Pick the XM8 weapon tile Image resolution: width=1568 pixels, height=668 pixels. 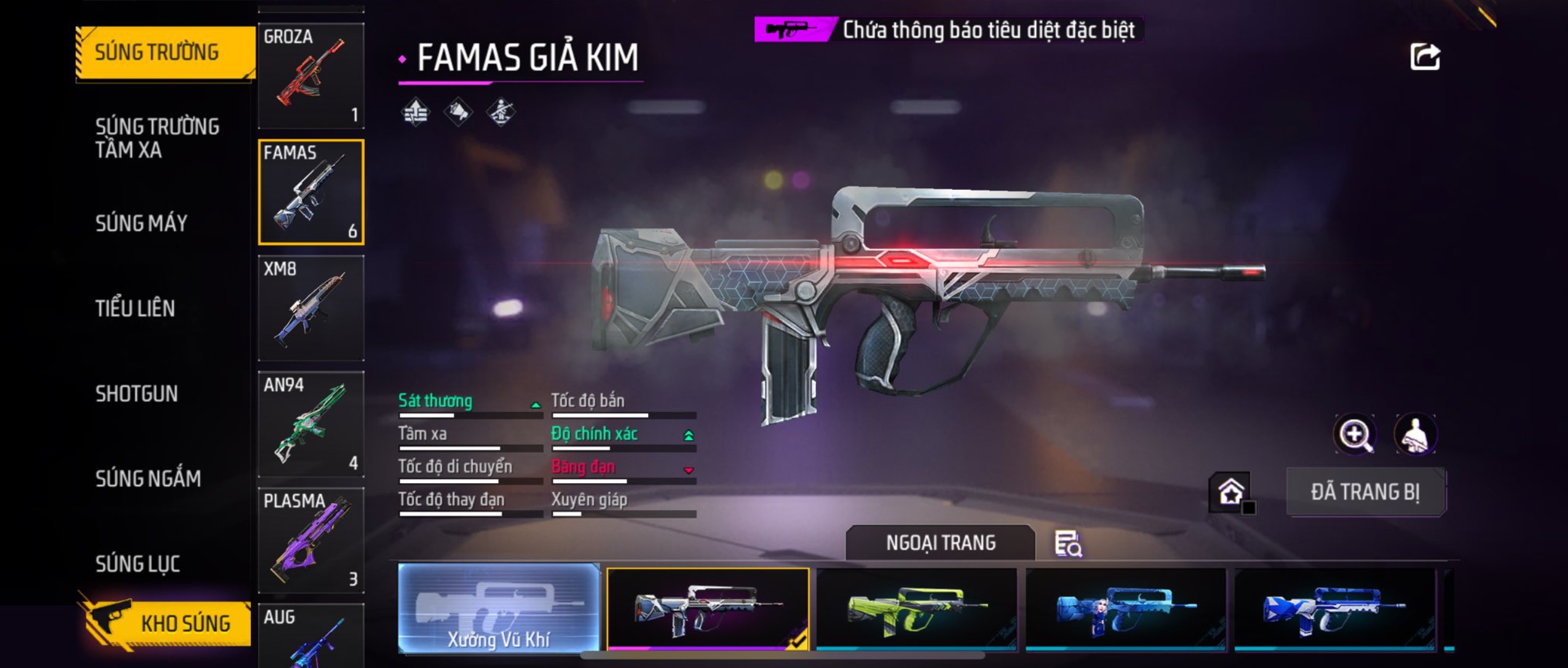[x=311, y=308]
